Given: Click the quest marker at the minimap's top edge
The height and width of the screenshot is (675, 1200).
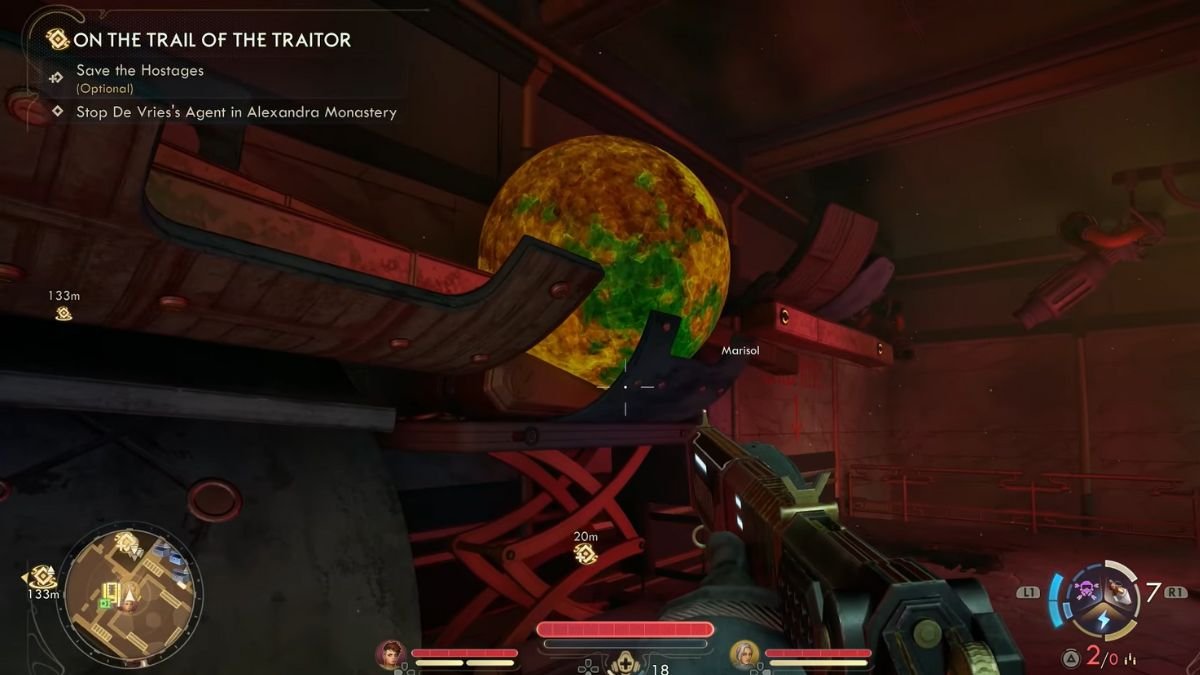Looking at the screenshot, I should point(126,543).
